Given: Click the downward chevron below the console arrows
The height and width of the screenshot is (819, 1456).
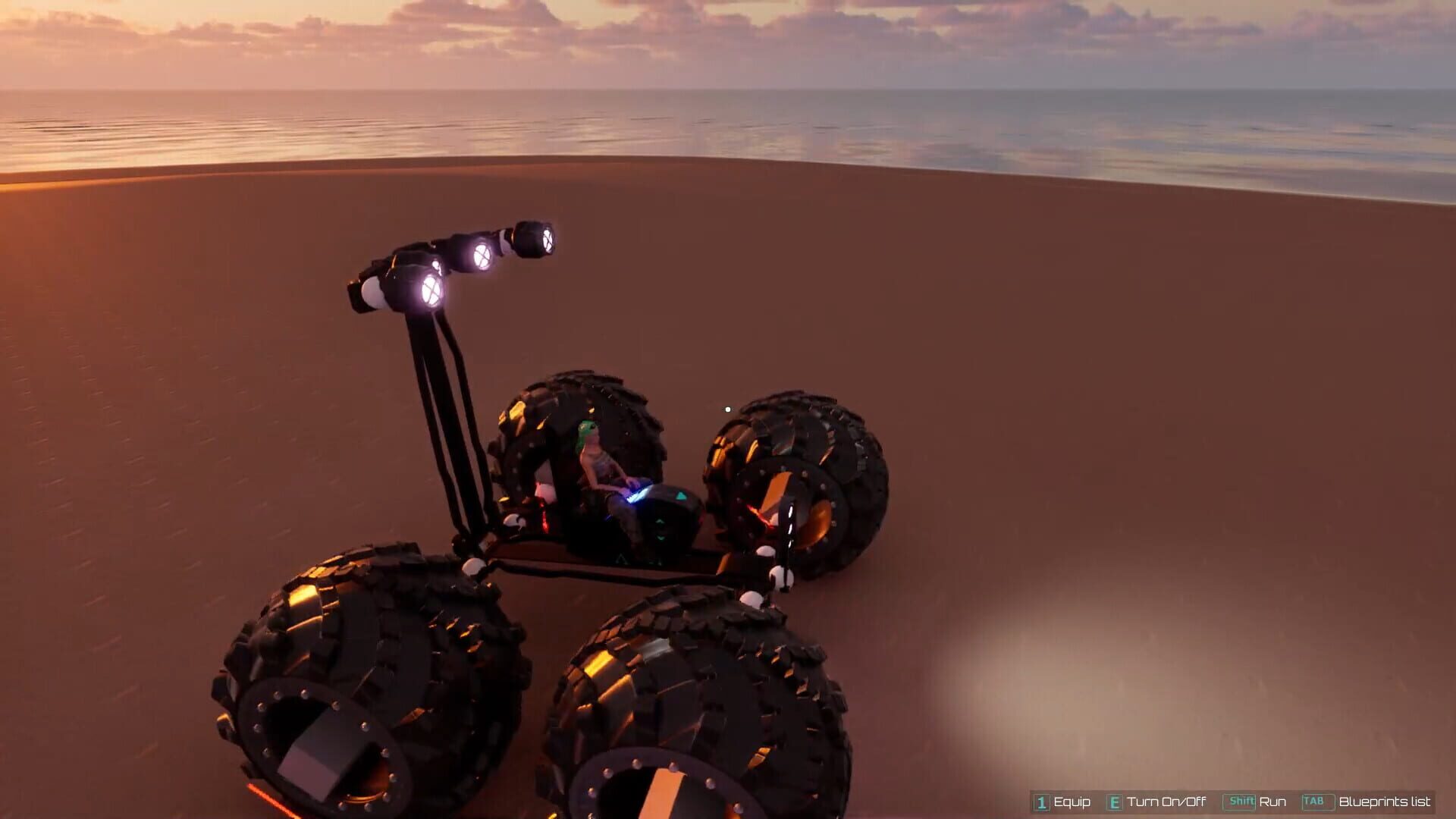Looking at the screenshot, I should coord(661,538).
